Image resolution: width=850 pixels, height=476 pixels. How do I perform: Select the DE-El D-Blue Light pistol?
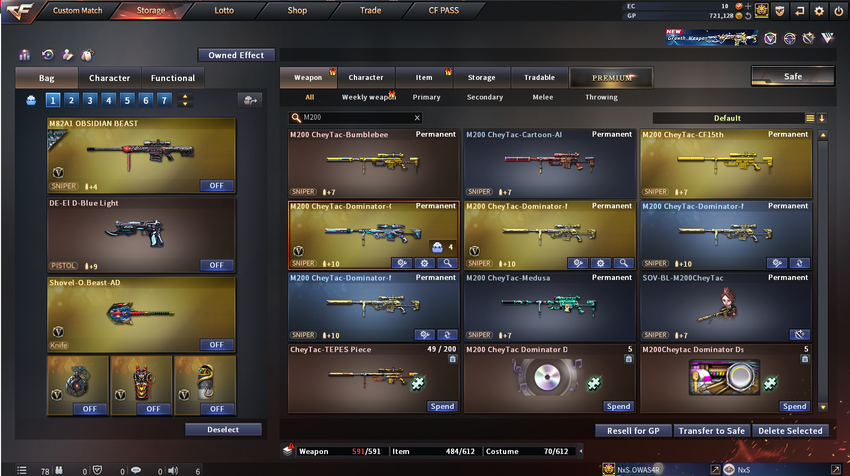[x=141, y=234]
